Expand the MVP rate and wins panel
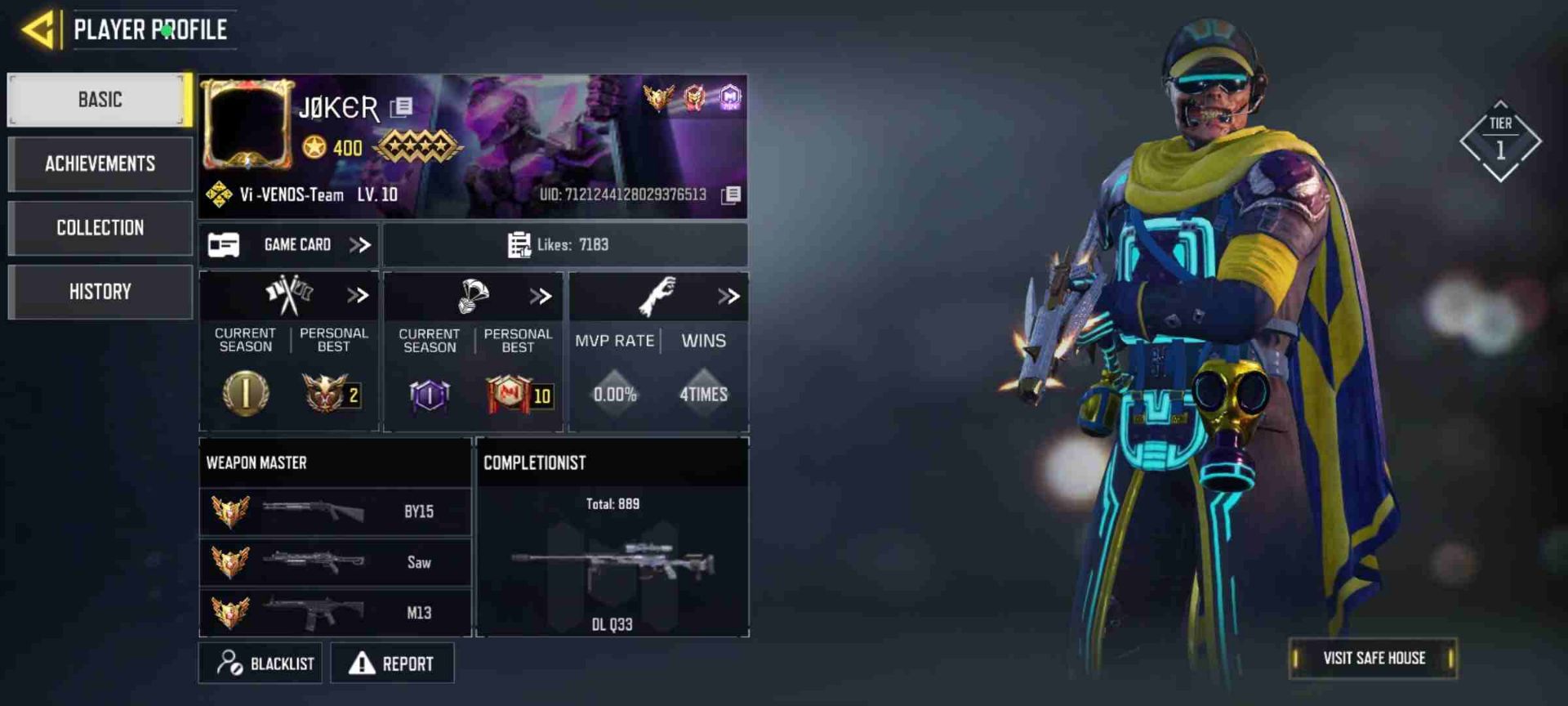 click(728, 296)
